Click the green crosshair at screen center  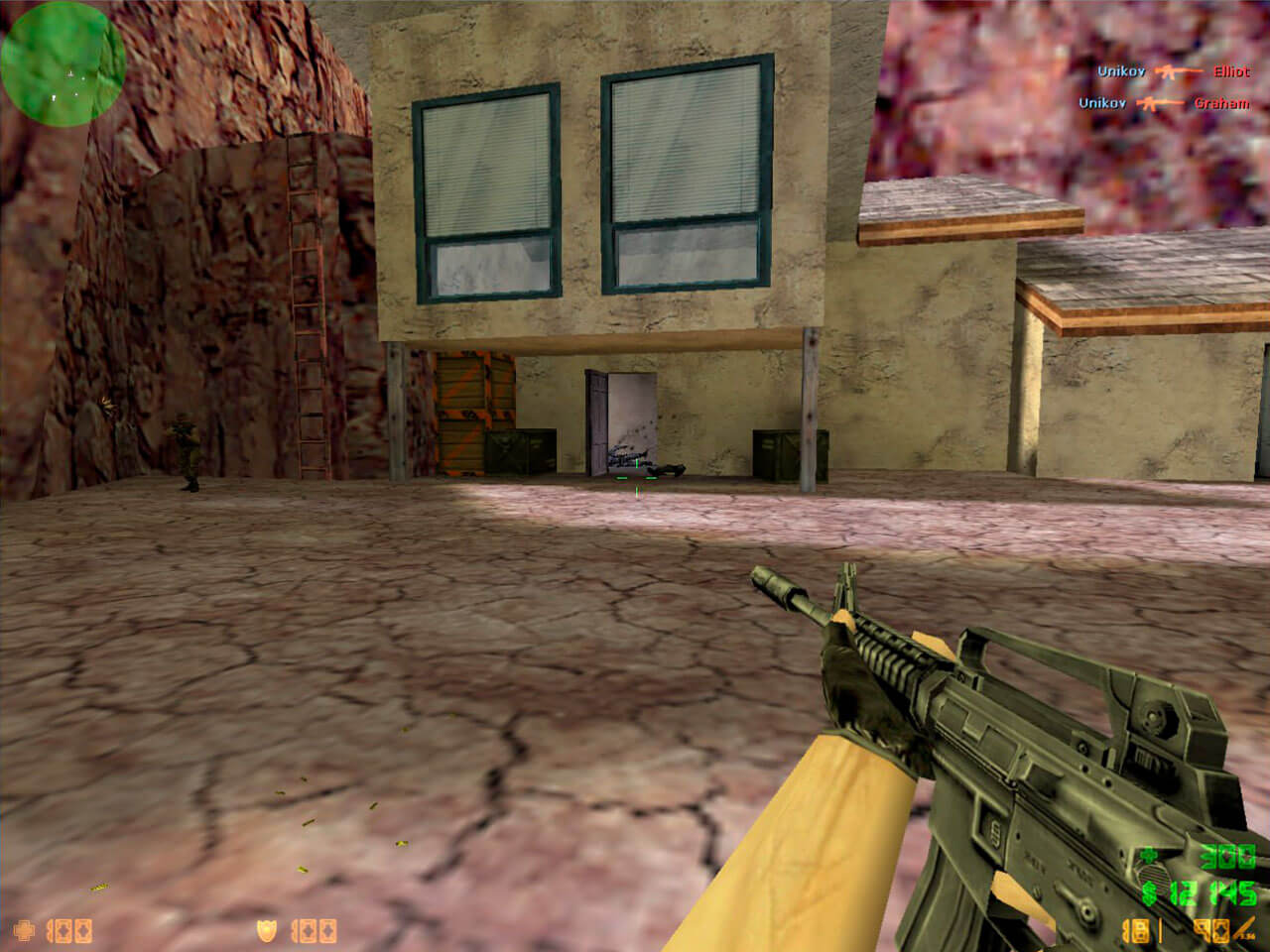635,476
